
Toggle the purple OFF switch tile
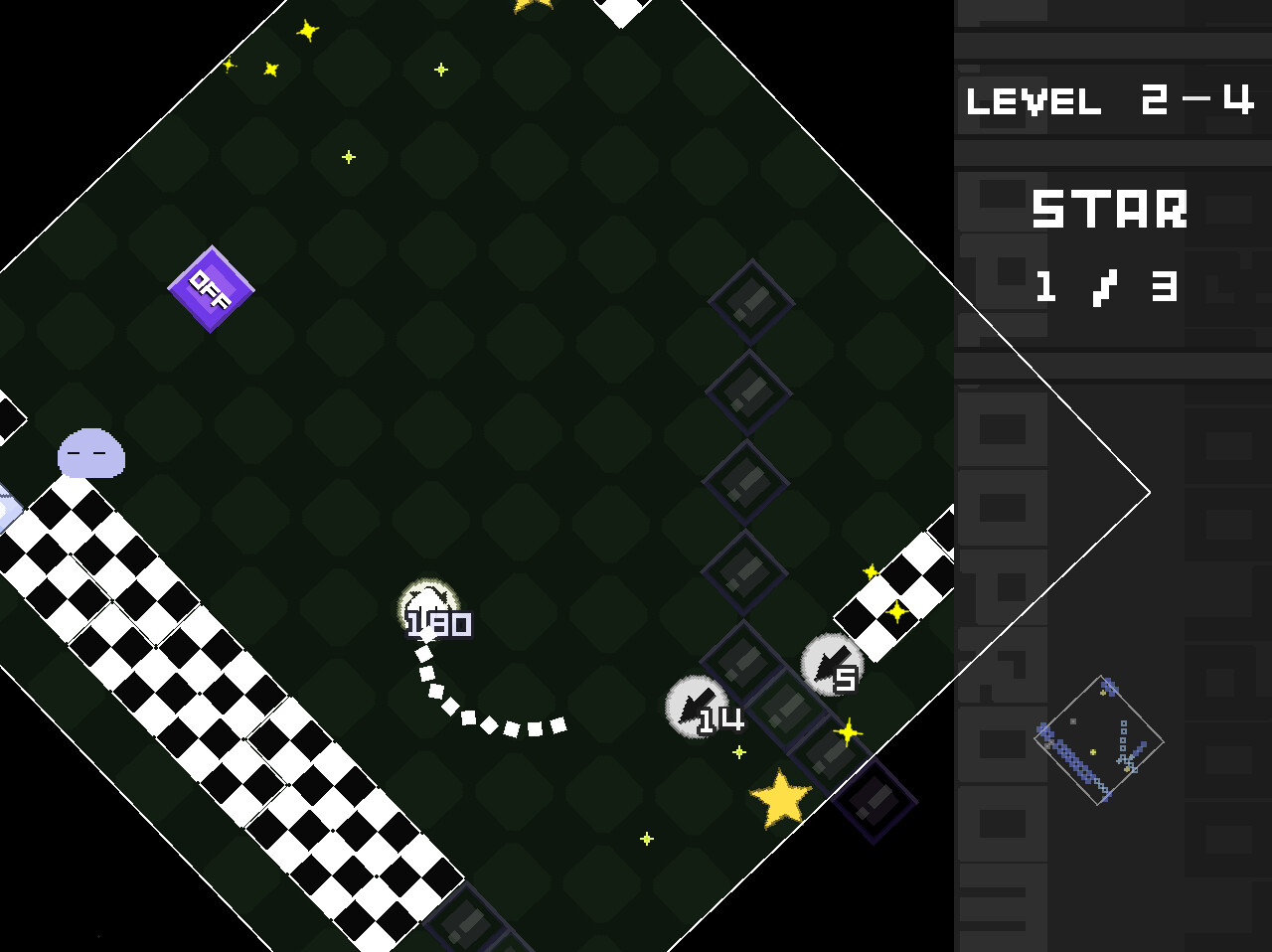pos(211,288)
